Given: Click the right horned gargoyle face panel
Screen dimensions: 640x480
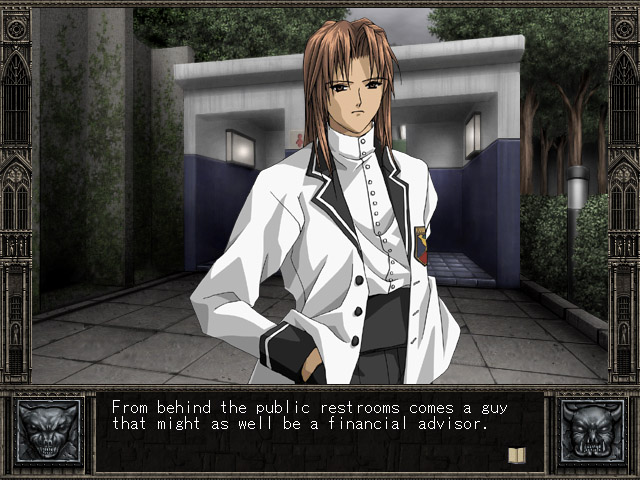Looking at the screenshot, I should tap(591, 432).
